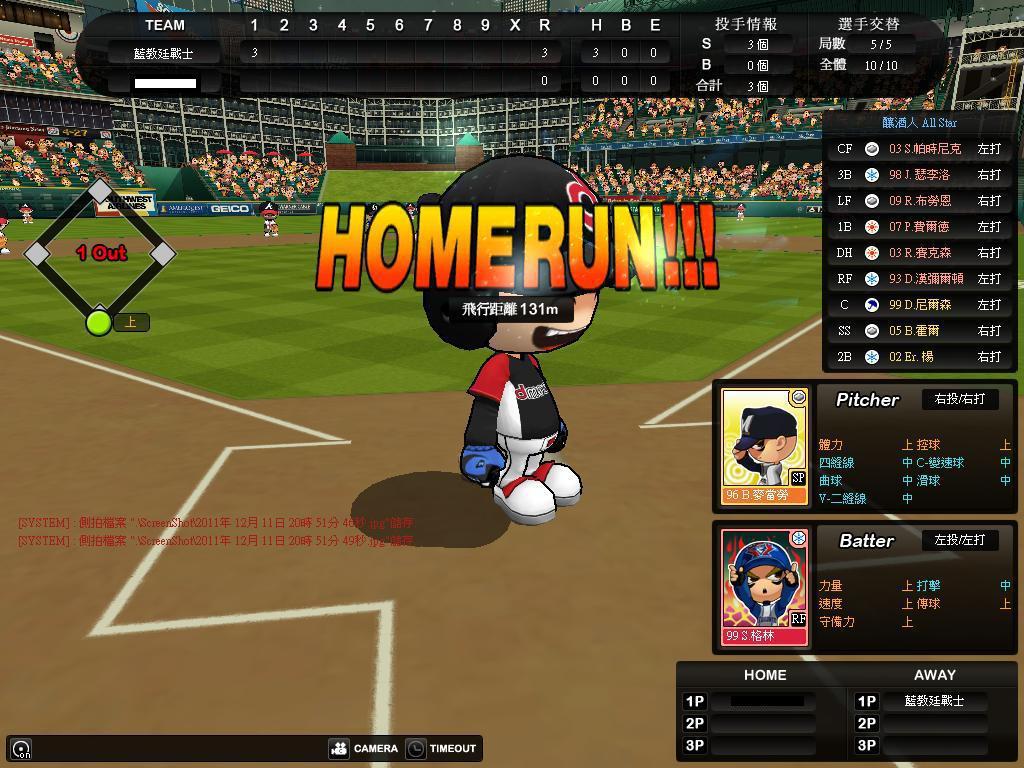Toggle the round 'on' icon in chat bar
This screenshot has width=1024, height=768.
(21, 749)
